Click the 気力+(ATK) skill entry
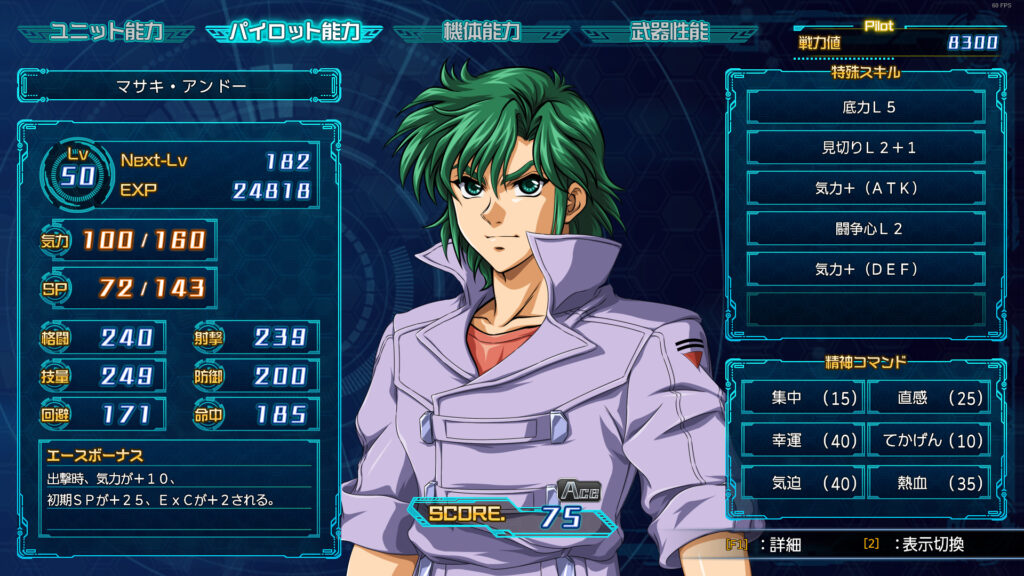 (866, 188)
